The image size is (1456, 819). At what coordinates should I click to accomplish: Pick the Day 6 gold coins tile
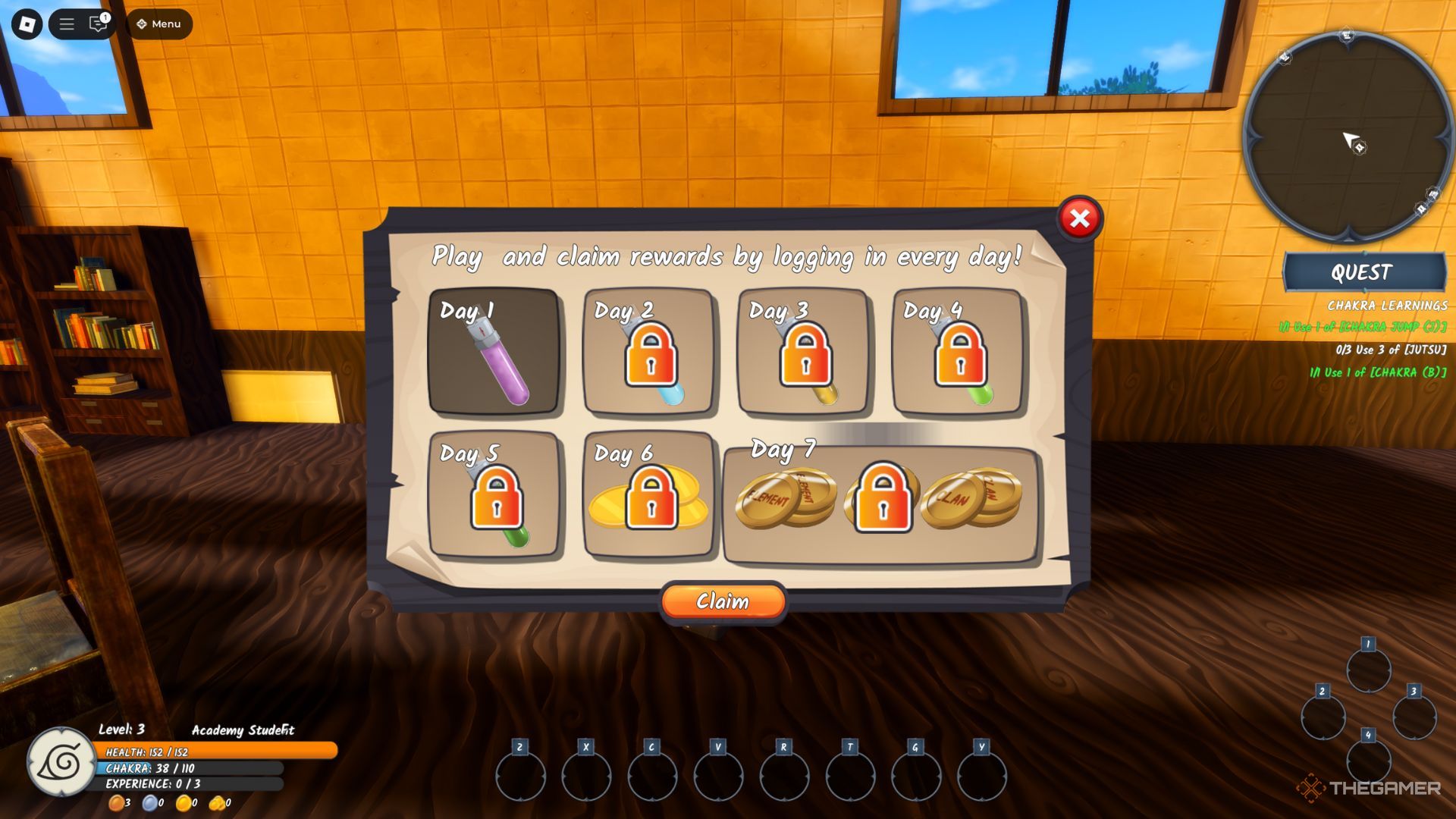coord(649,494)
